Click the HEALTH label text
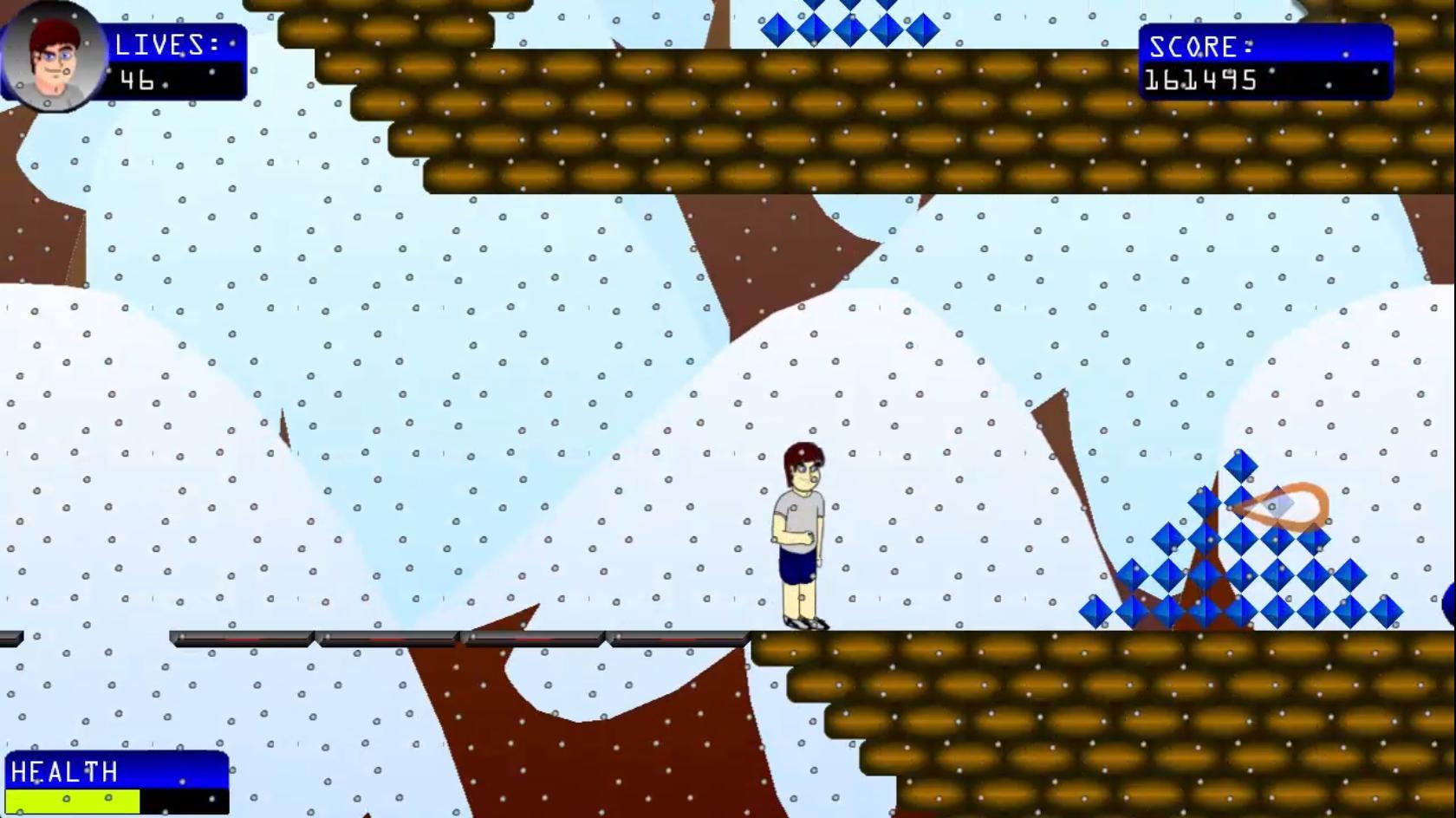The width and height of the screenshot is (1456, 818). 65,773
